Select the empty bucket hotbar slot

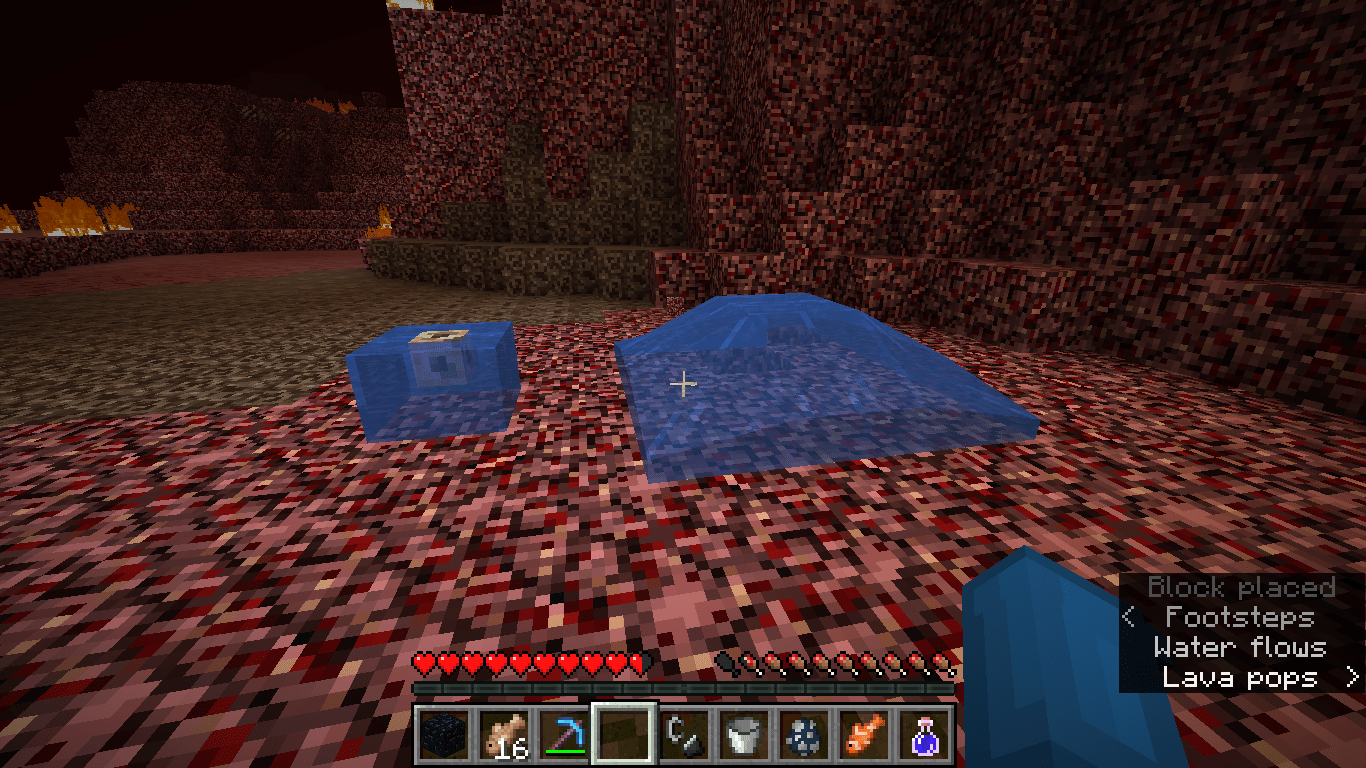[742, 735]
